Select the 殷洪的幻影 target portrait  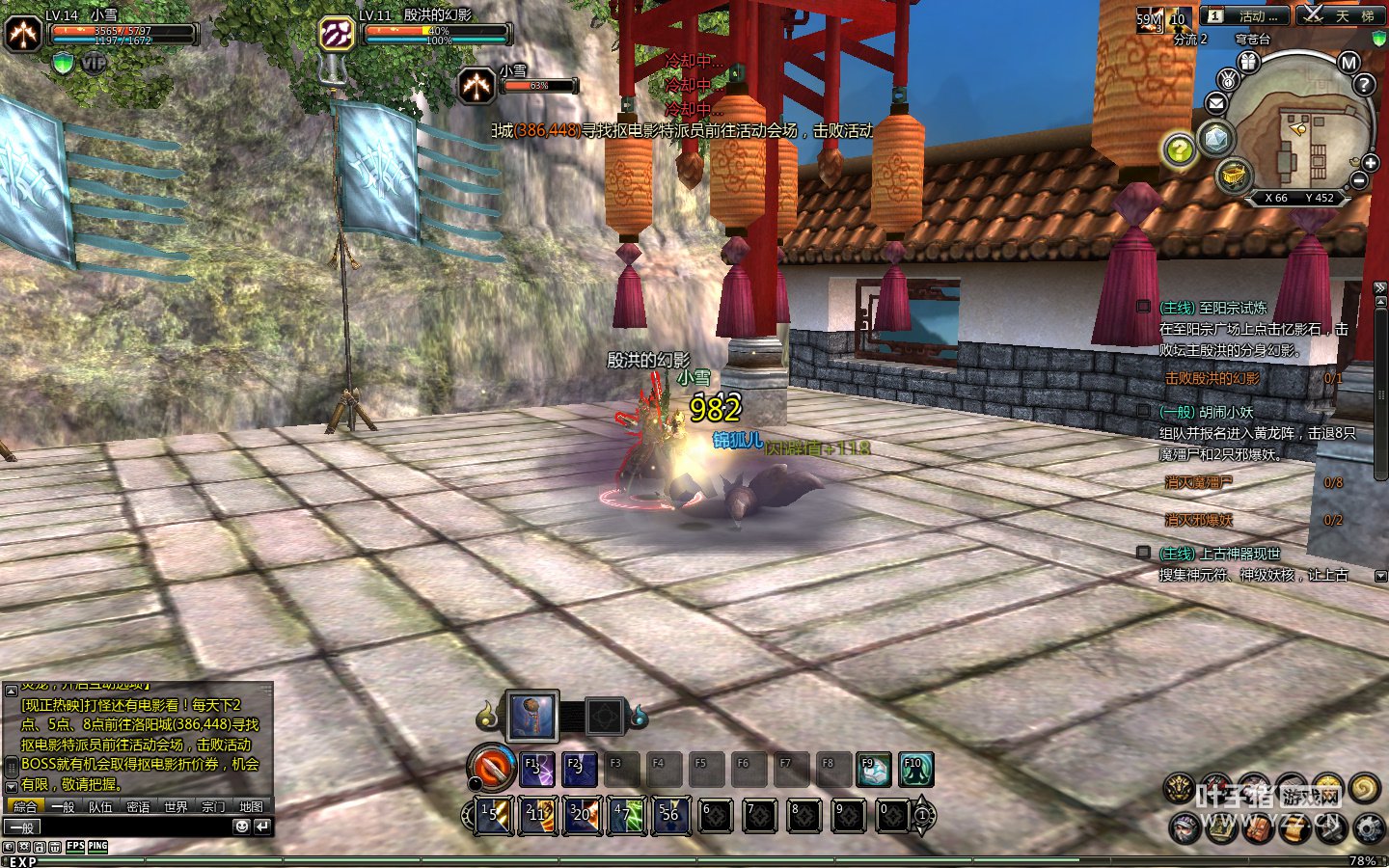[337, 34]
